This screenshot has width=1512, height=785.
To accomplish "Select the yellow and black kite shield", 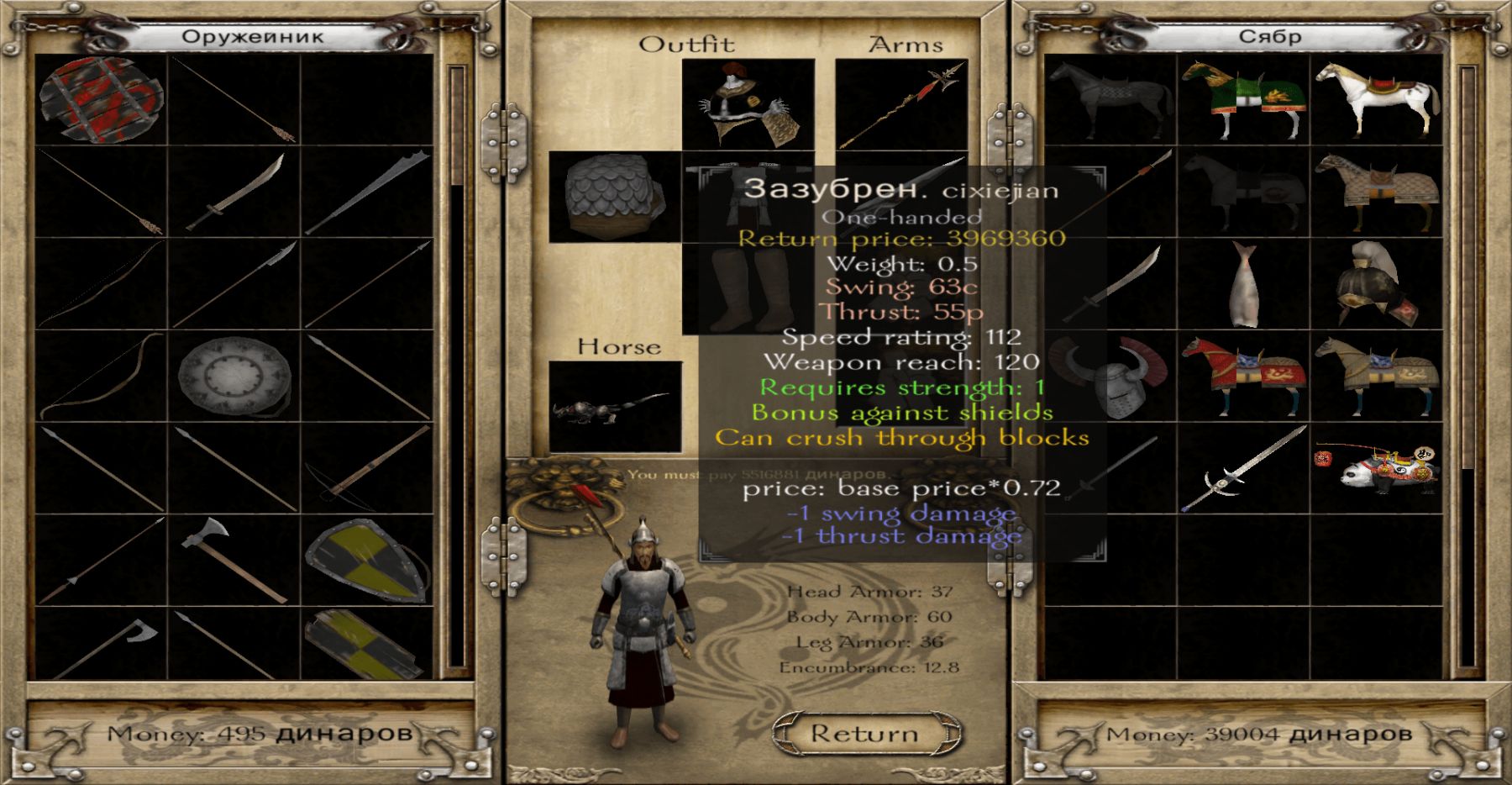I will 367,561.
